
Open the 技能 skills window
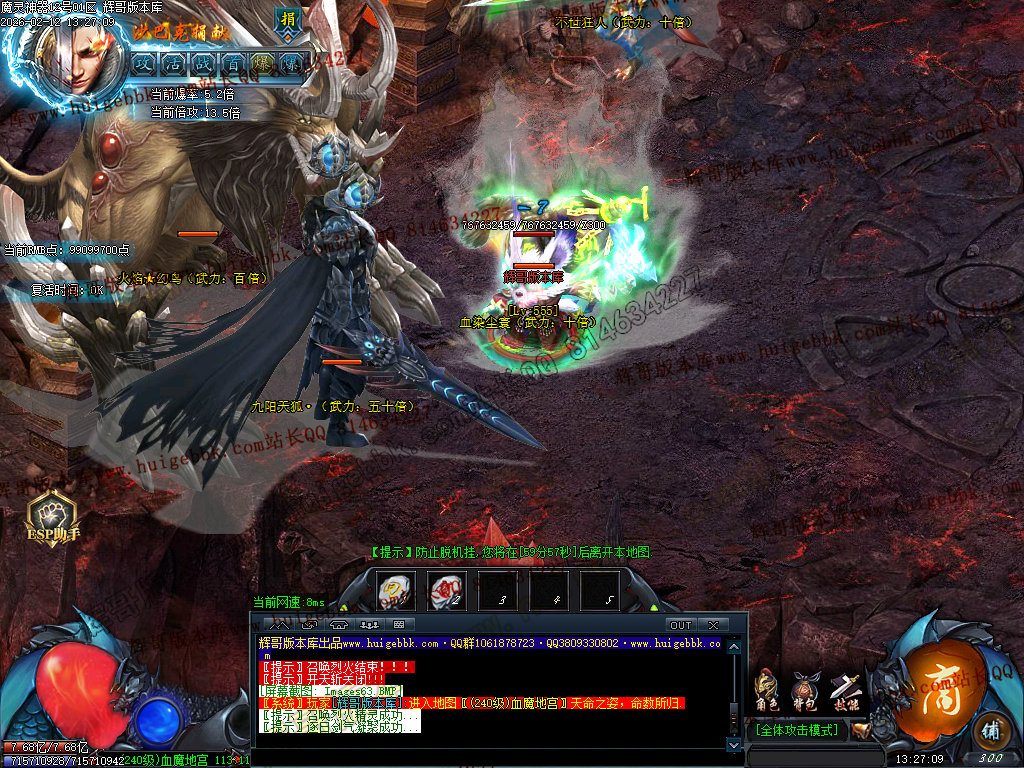pyautogui.click(x=845, y=688)
